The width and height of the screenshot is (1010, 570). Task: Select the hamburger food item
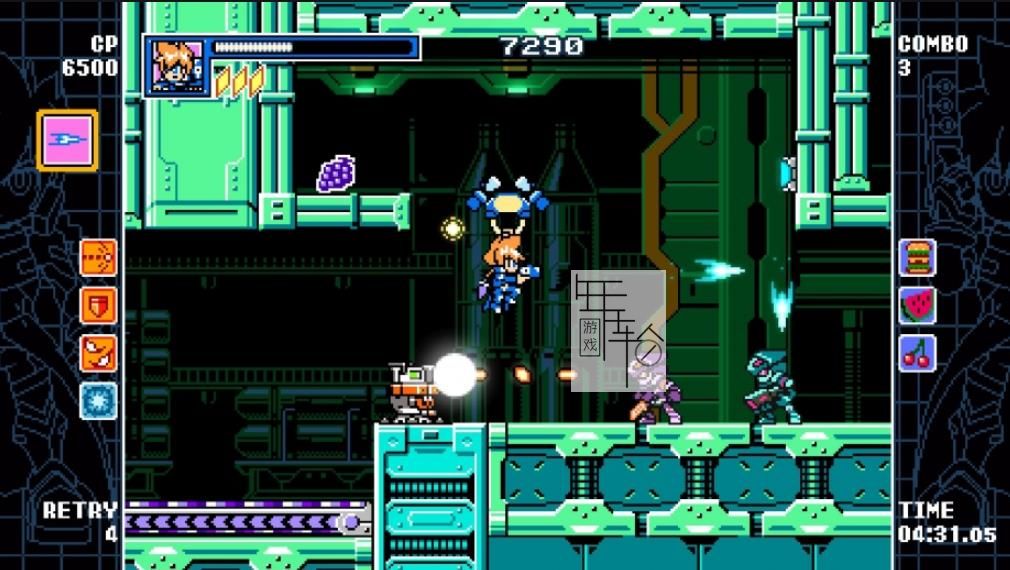point(916,257)
